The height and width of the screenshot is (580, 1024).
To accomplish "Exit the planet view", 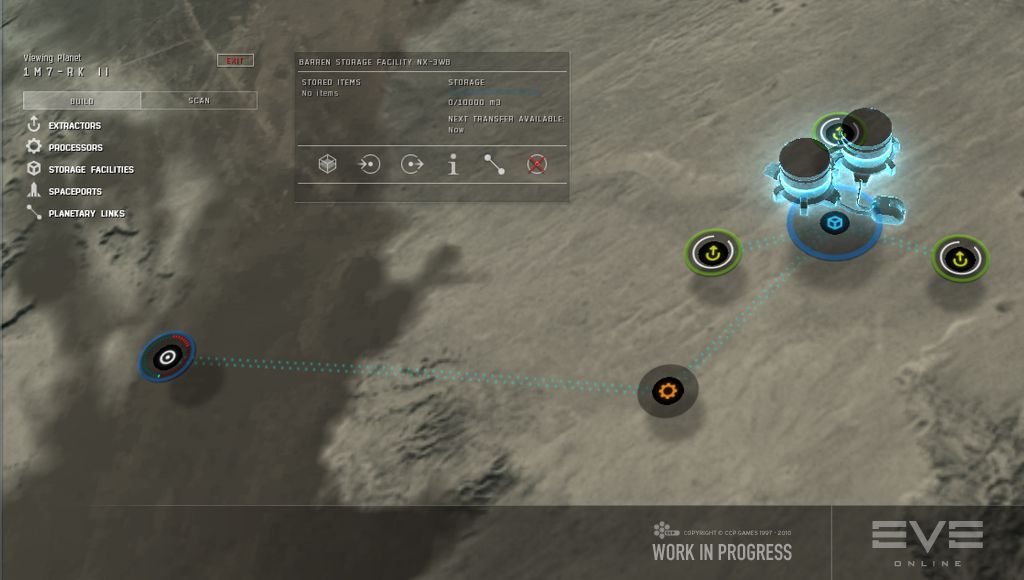I will [x=235, y=61].
